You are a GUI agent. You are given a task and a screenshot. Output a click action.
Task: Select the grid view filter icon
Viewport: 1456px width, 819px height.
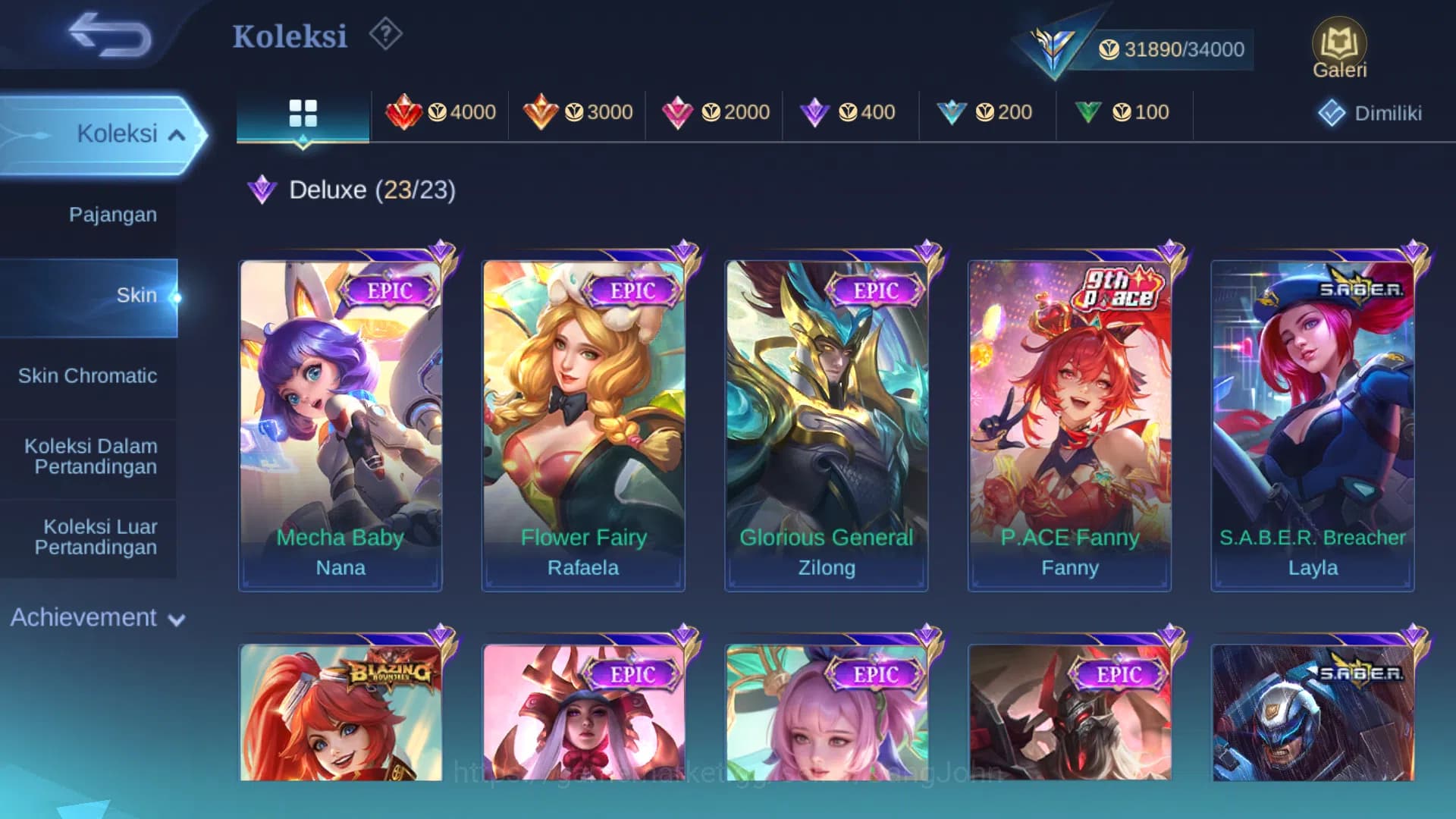point(303,112)
